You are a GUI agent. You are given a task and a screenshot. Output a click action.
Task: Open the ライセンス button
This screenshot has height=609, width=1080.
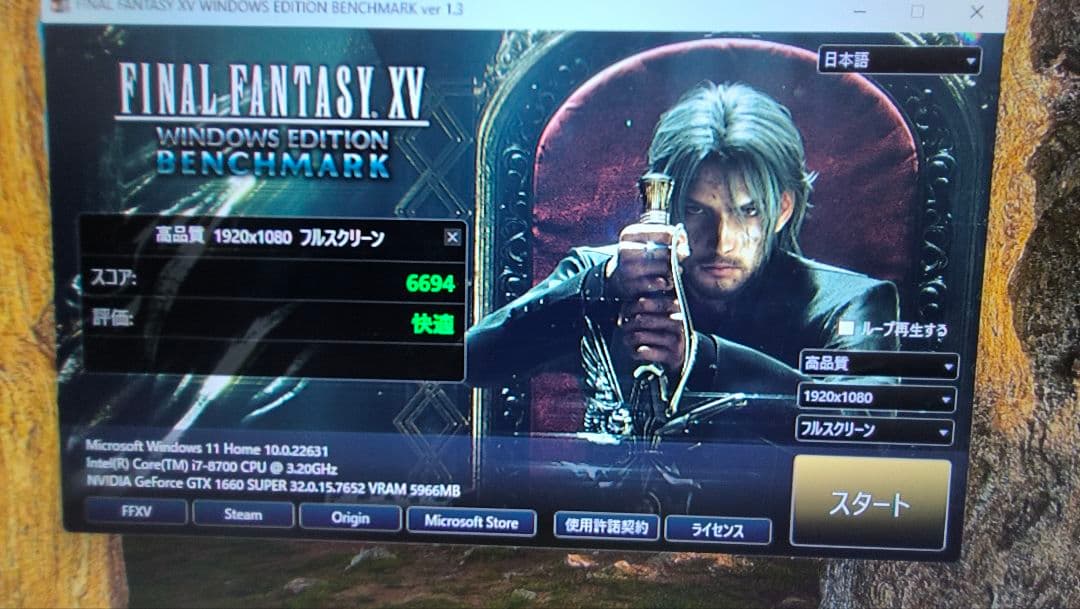coord(717,530)
